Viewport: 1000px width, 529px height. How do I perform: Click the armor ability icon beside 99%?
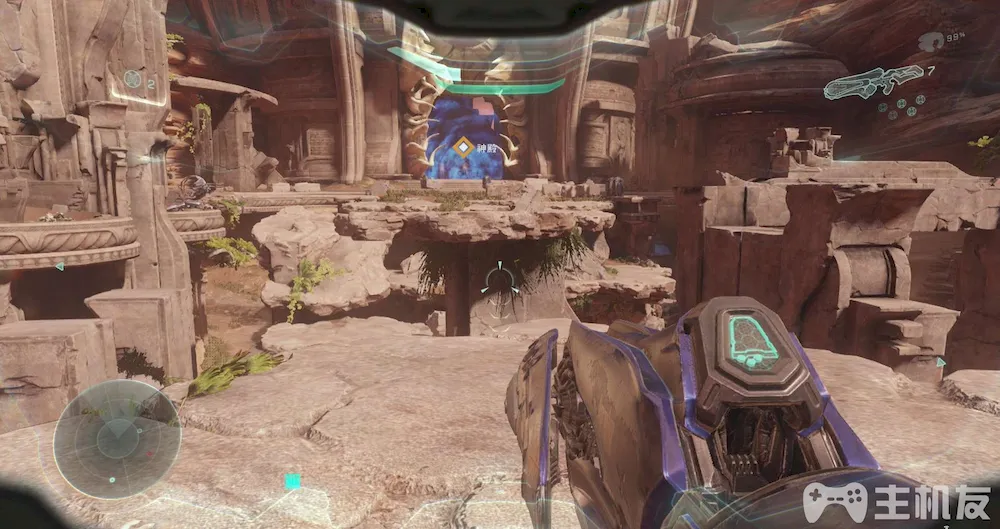[930, 42]
